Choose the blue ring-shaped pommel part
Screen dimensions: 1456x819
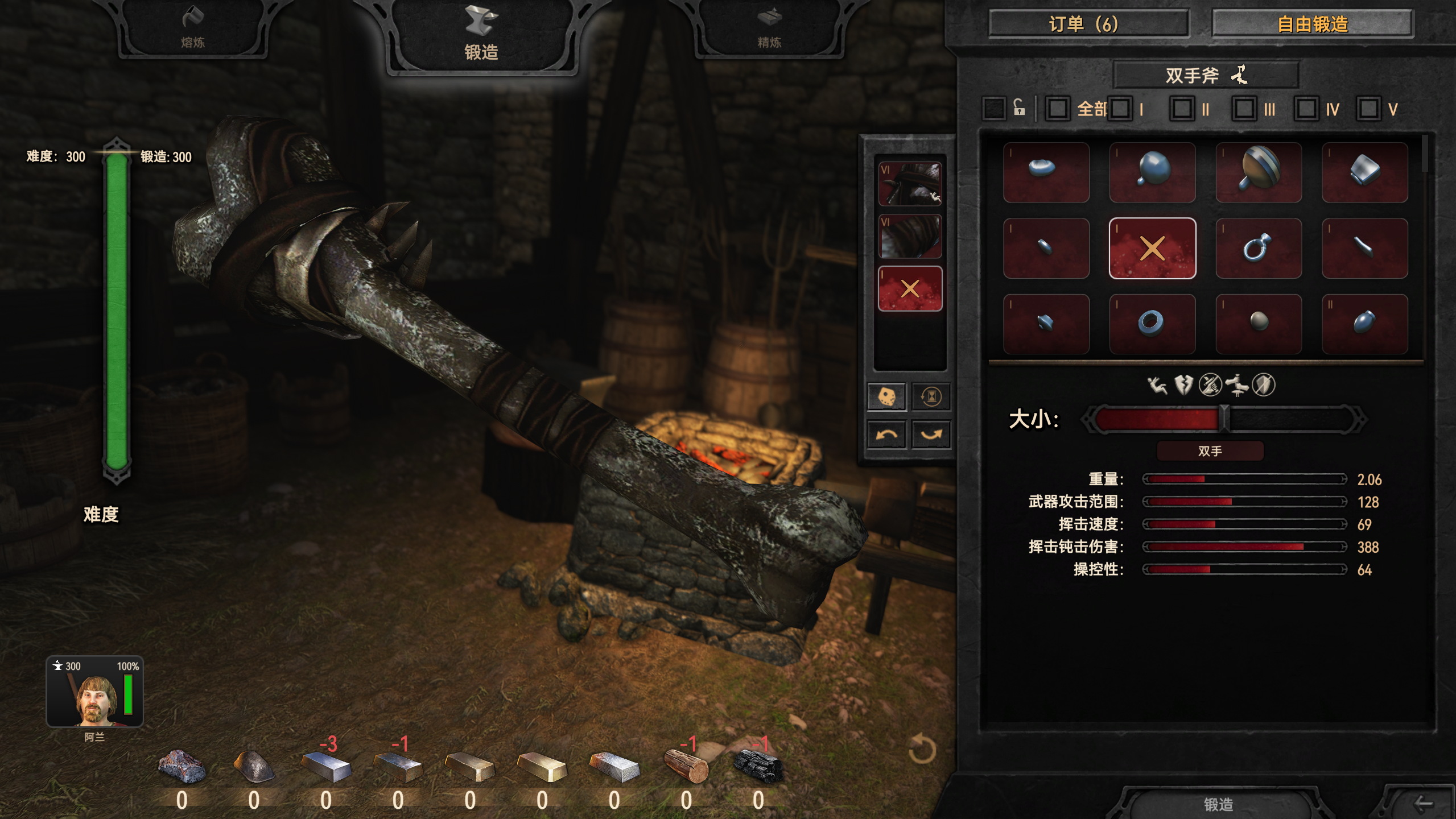1152,324
